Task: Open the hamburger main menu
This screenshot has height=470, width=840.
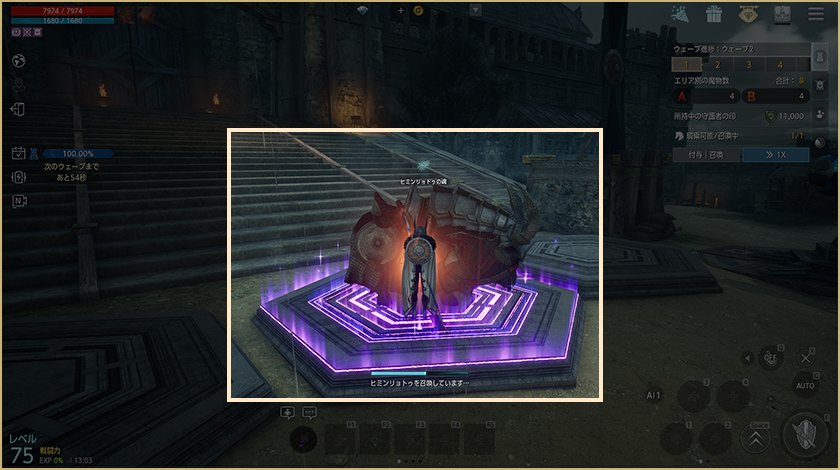Action: 811,14
